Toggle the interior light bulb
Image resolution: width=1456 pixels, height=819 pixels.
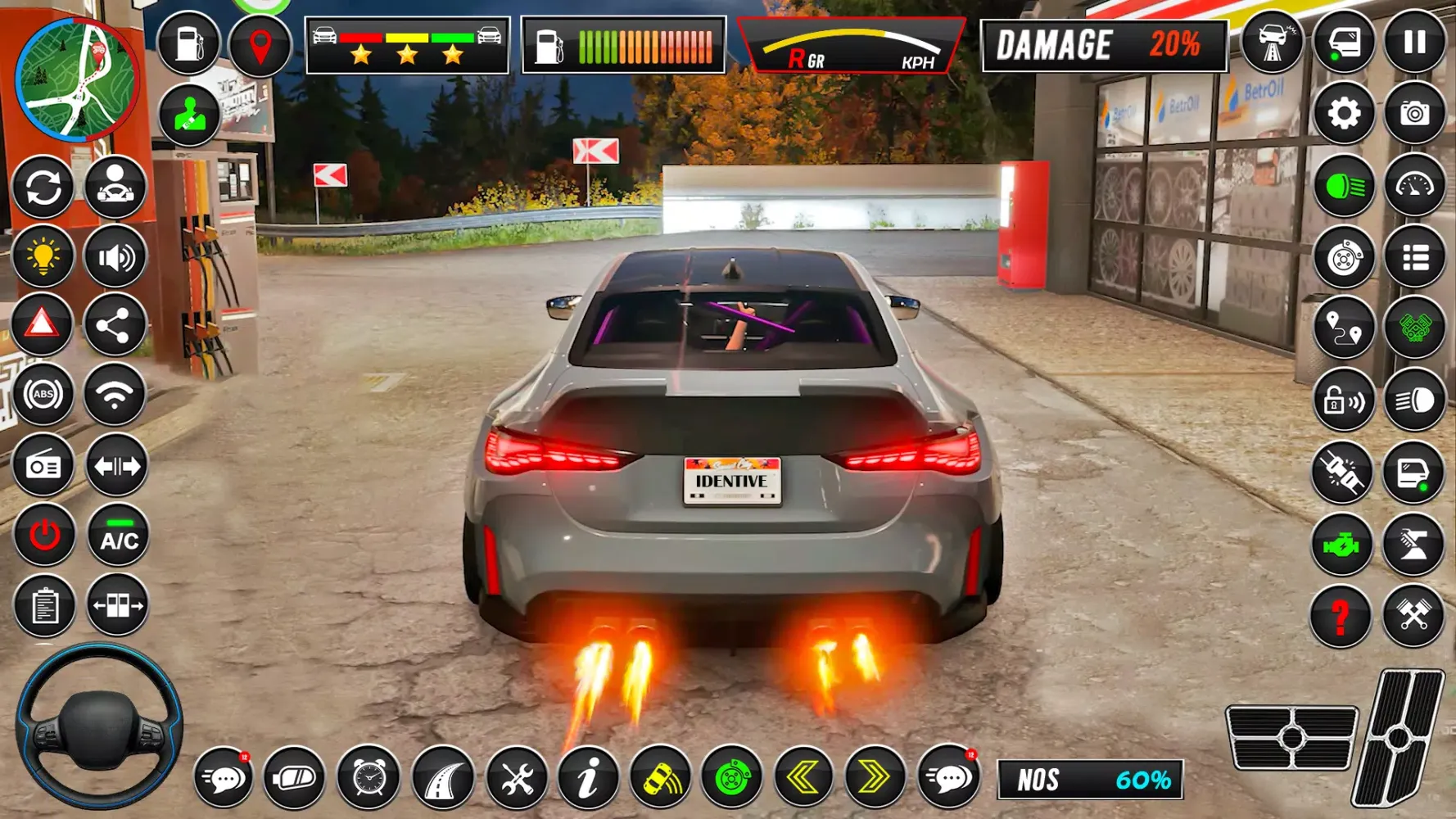coord(45,255)
